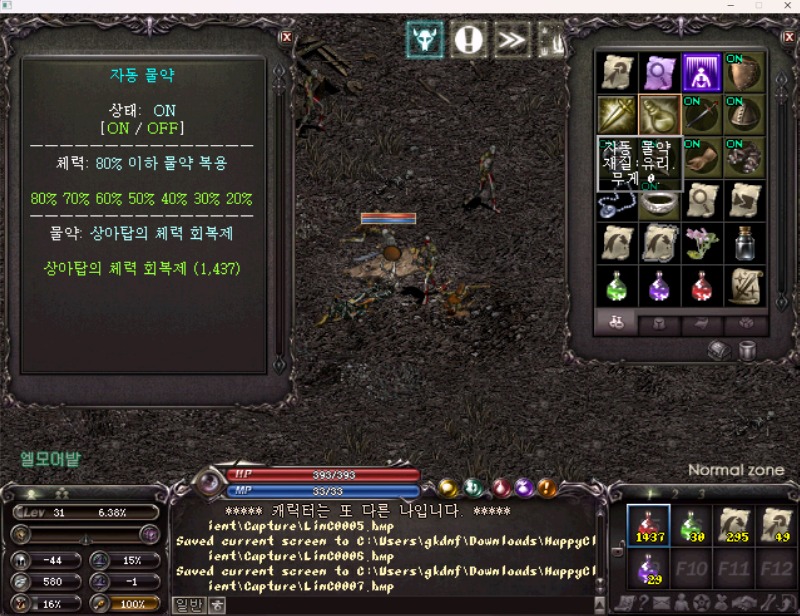
Task: Close the auto potion panel
Action: click(x=287, y=37)
